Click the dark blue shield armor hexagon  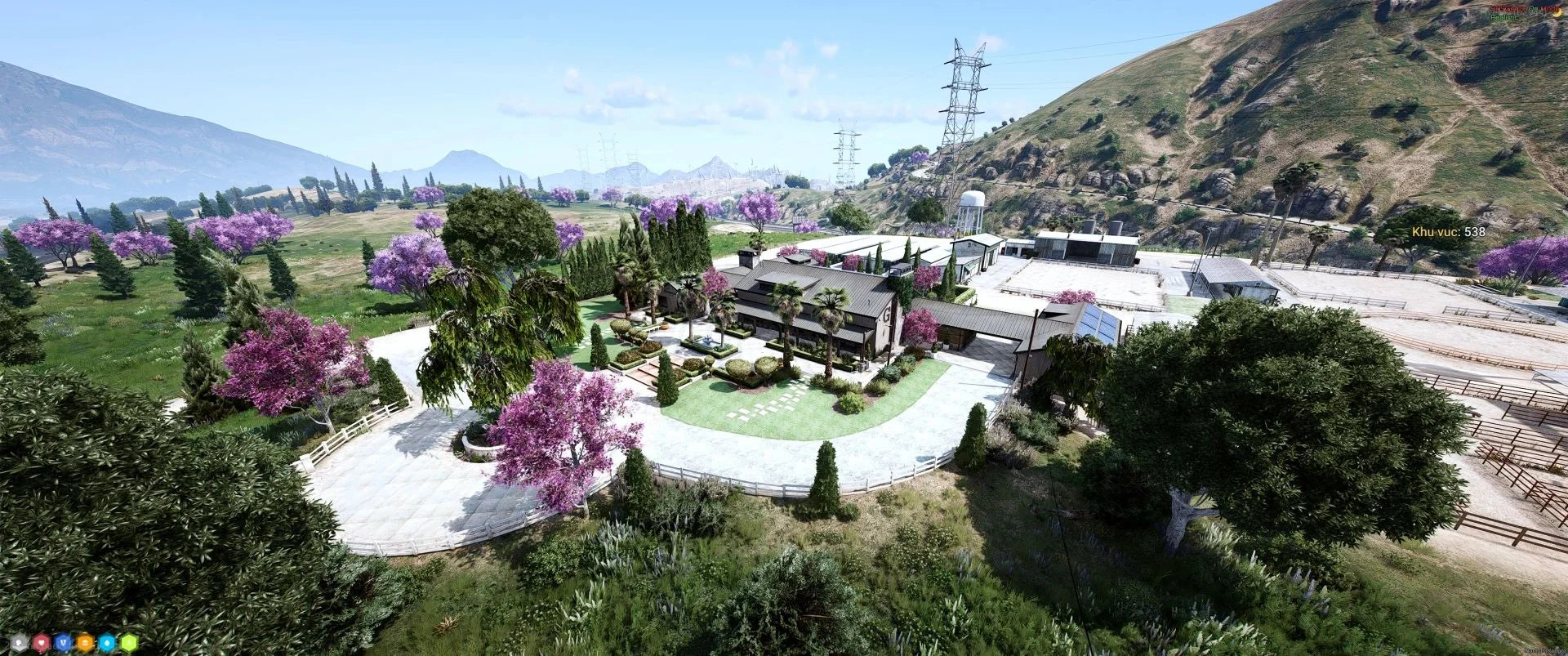coord(63,642)
